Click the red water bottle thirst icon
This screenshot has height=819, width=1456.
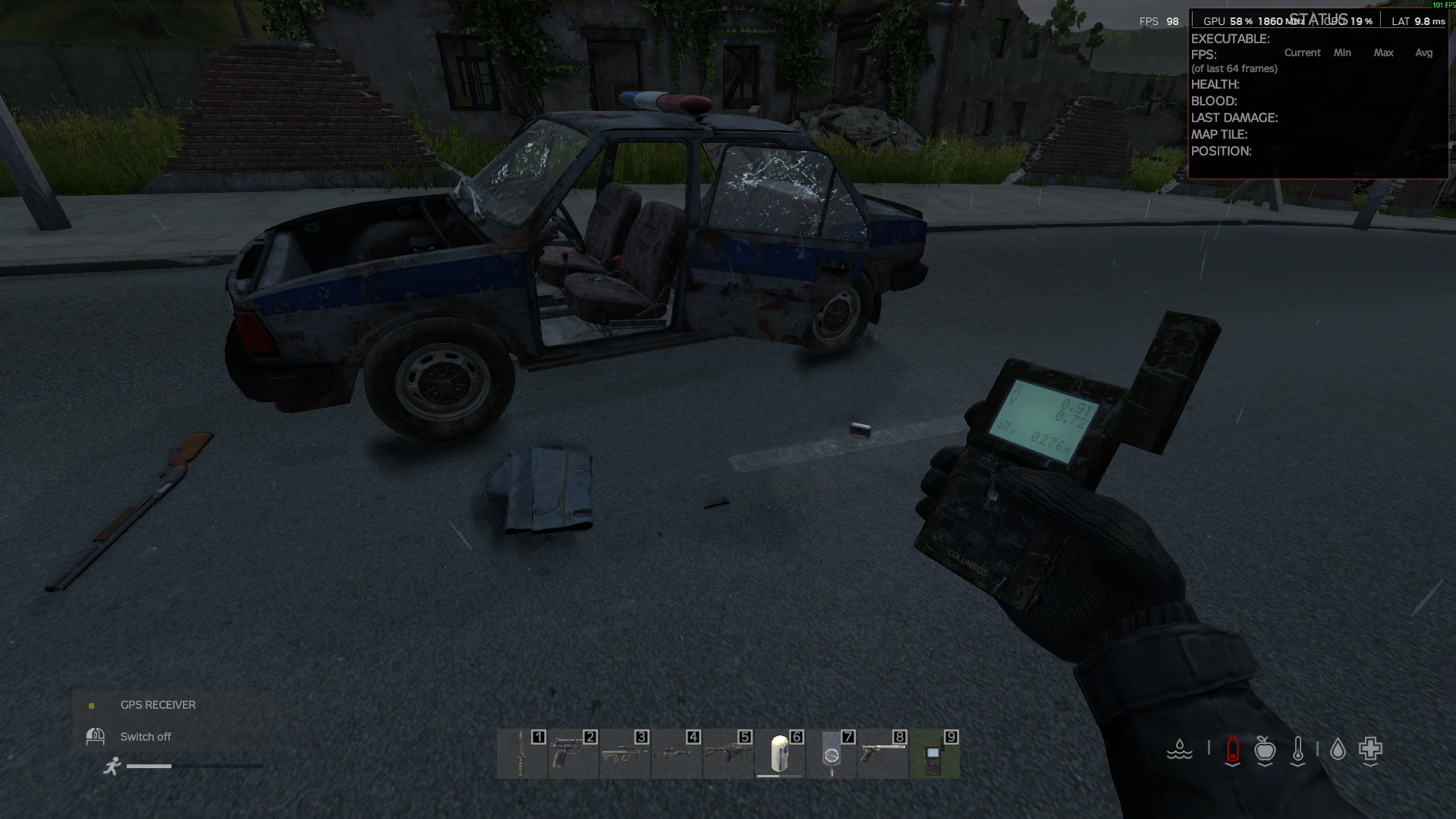click(x=1232, y=750)
